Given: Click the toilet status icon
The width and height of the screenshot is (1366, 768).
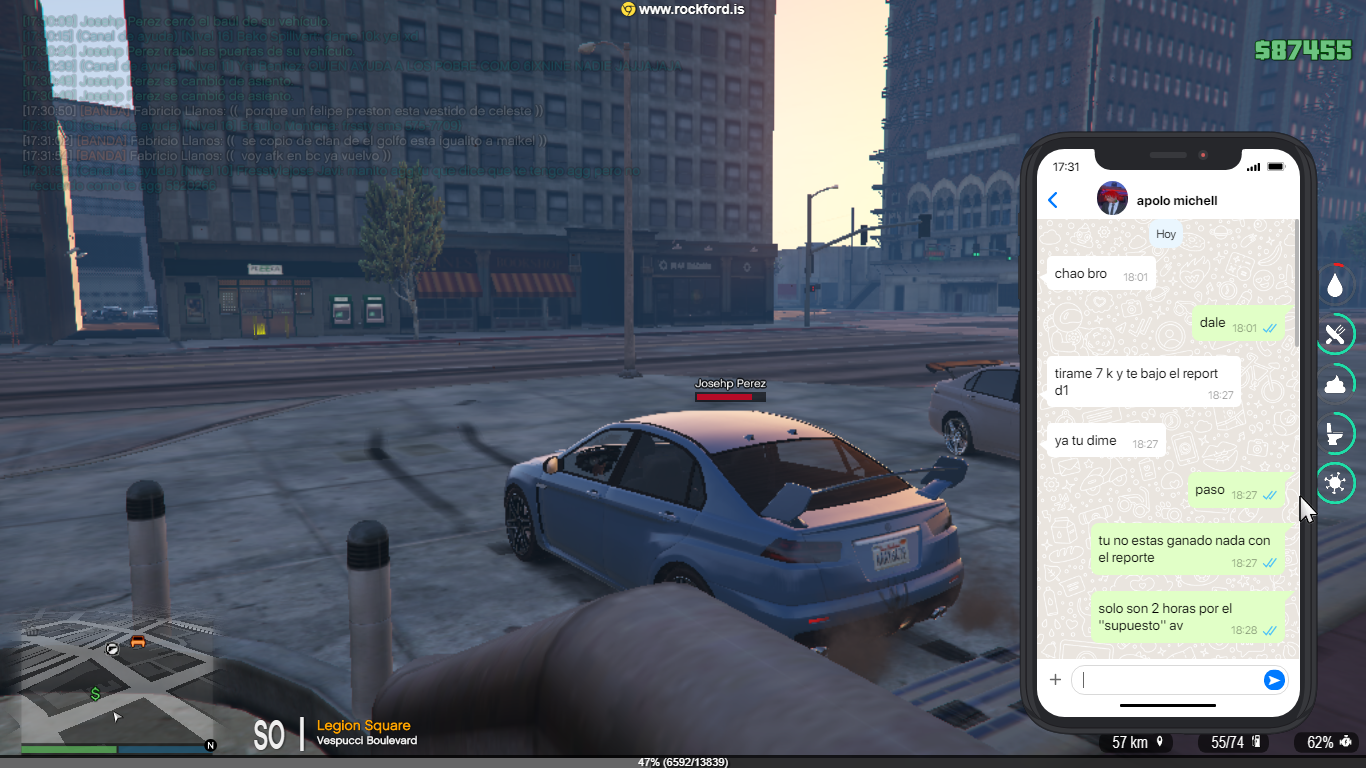Looking at the screenshot, I should point(1335,434).
